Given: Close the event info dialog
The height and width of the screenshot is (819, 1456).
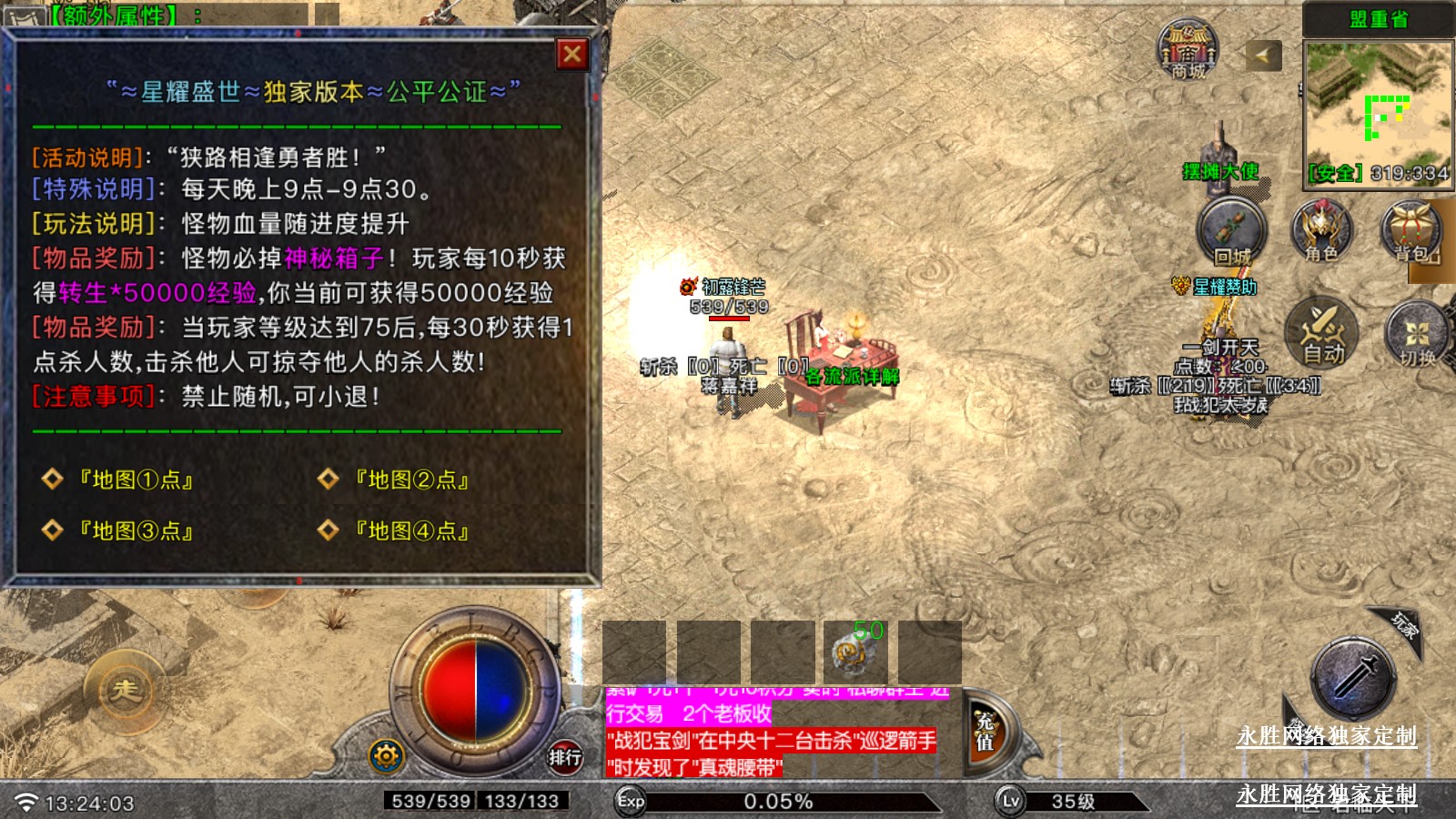Looking at the screenshot, I should [x=572, y=55].
